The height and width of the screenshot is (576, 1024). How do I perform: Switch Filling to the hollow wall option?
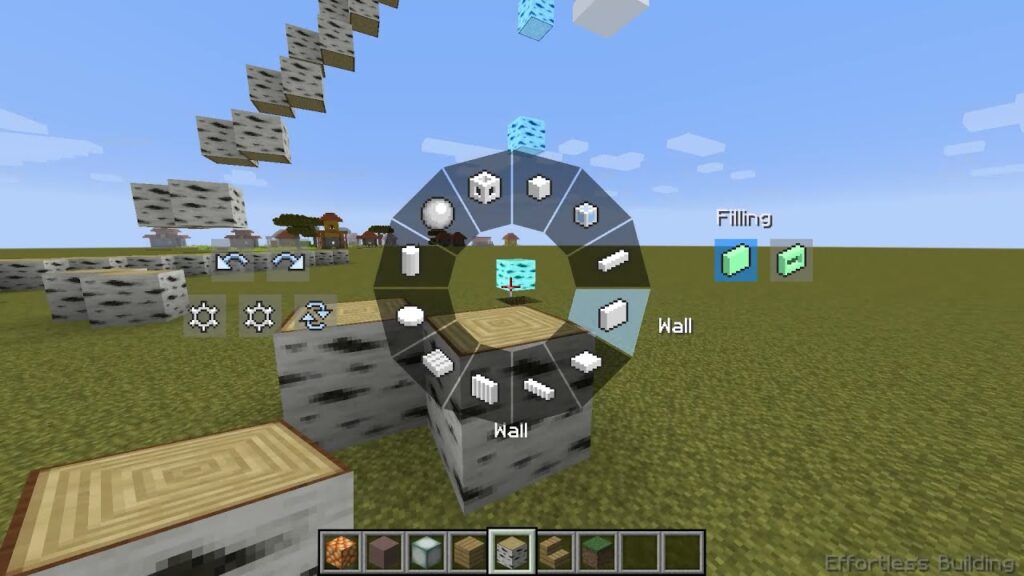[x=791, y=260]
